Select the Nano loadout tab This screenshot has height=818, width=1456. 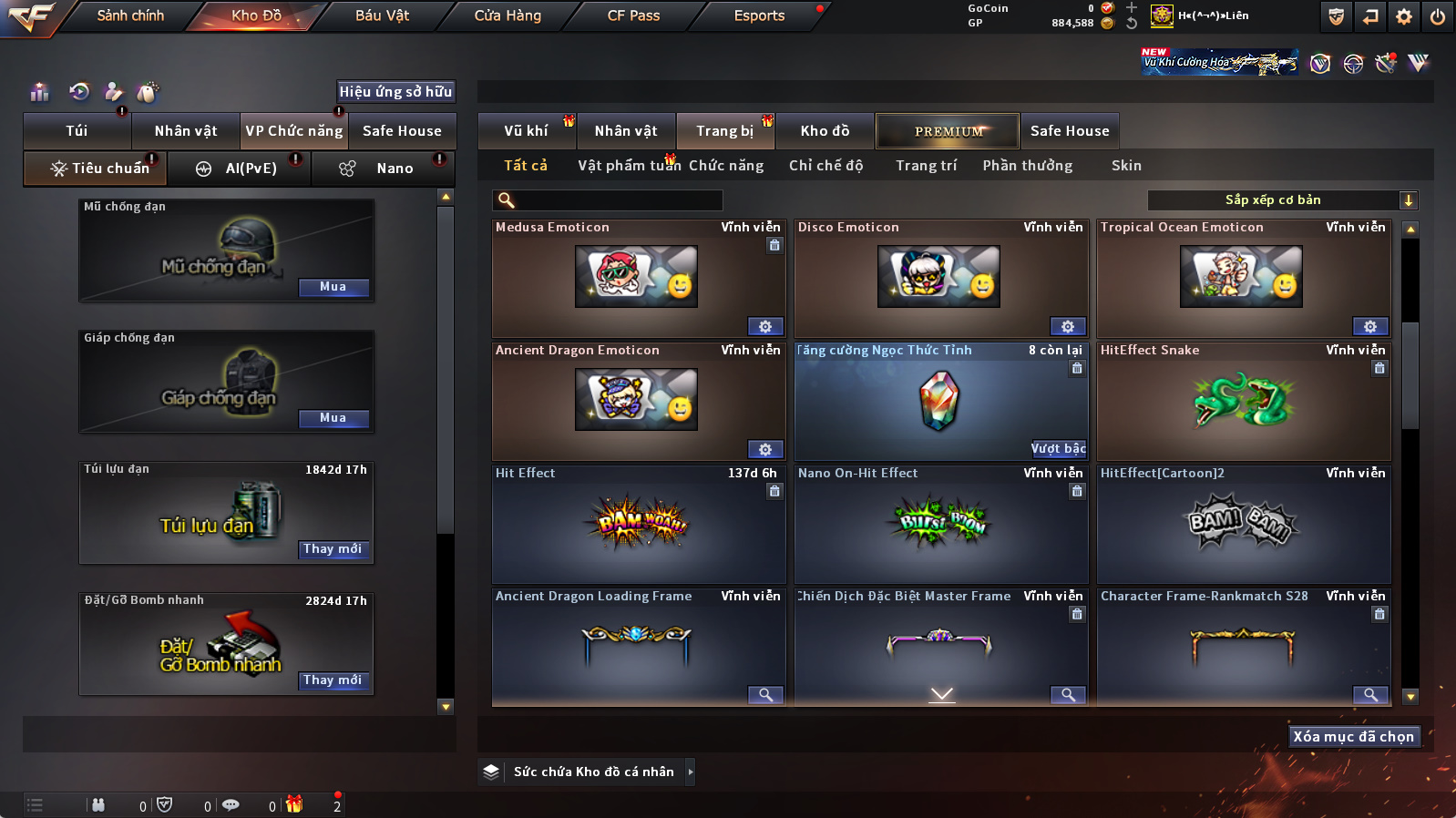[394, 169]
